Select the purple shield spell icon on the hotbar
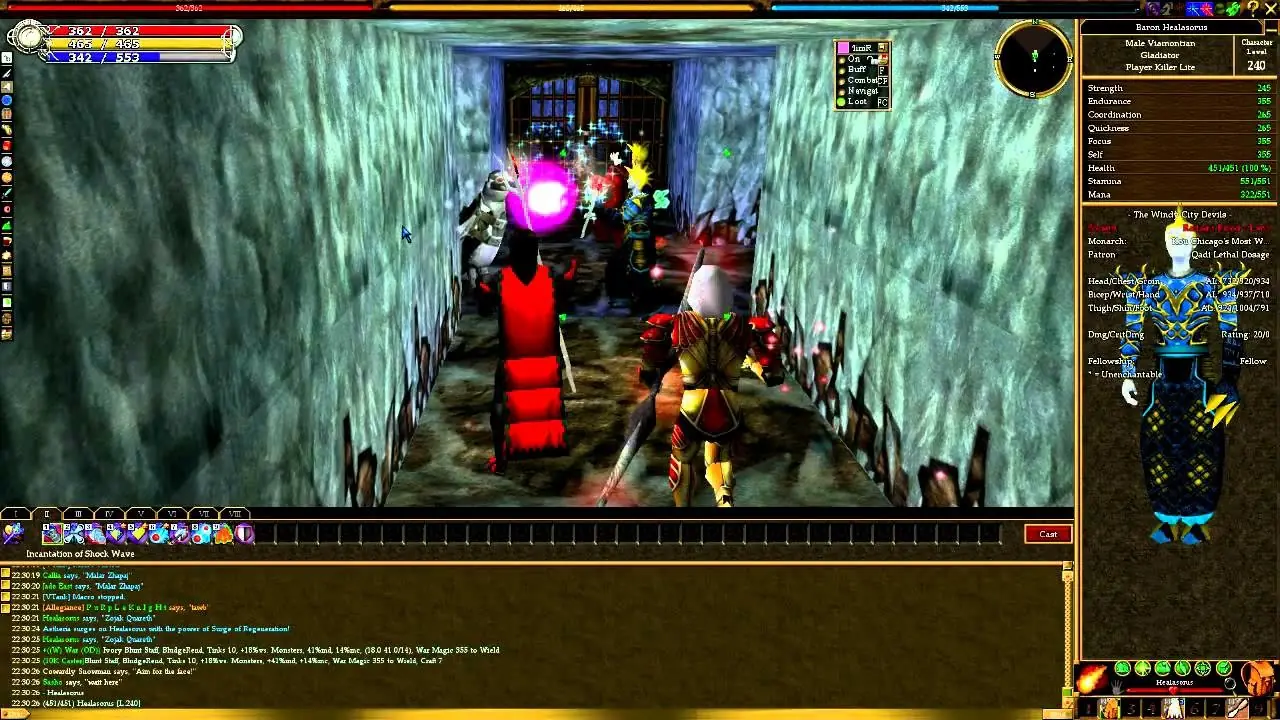 [x=246, y=534]
